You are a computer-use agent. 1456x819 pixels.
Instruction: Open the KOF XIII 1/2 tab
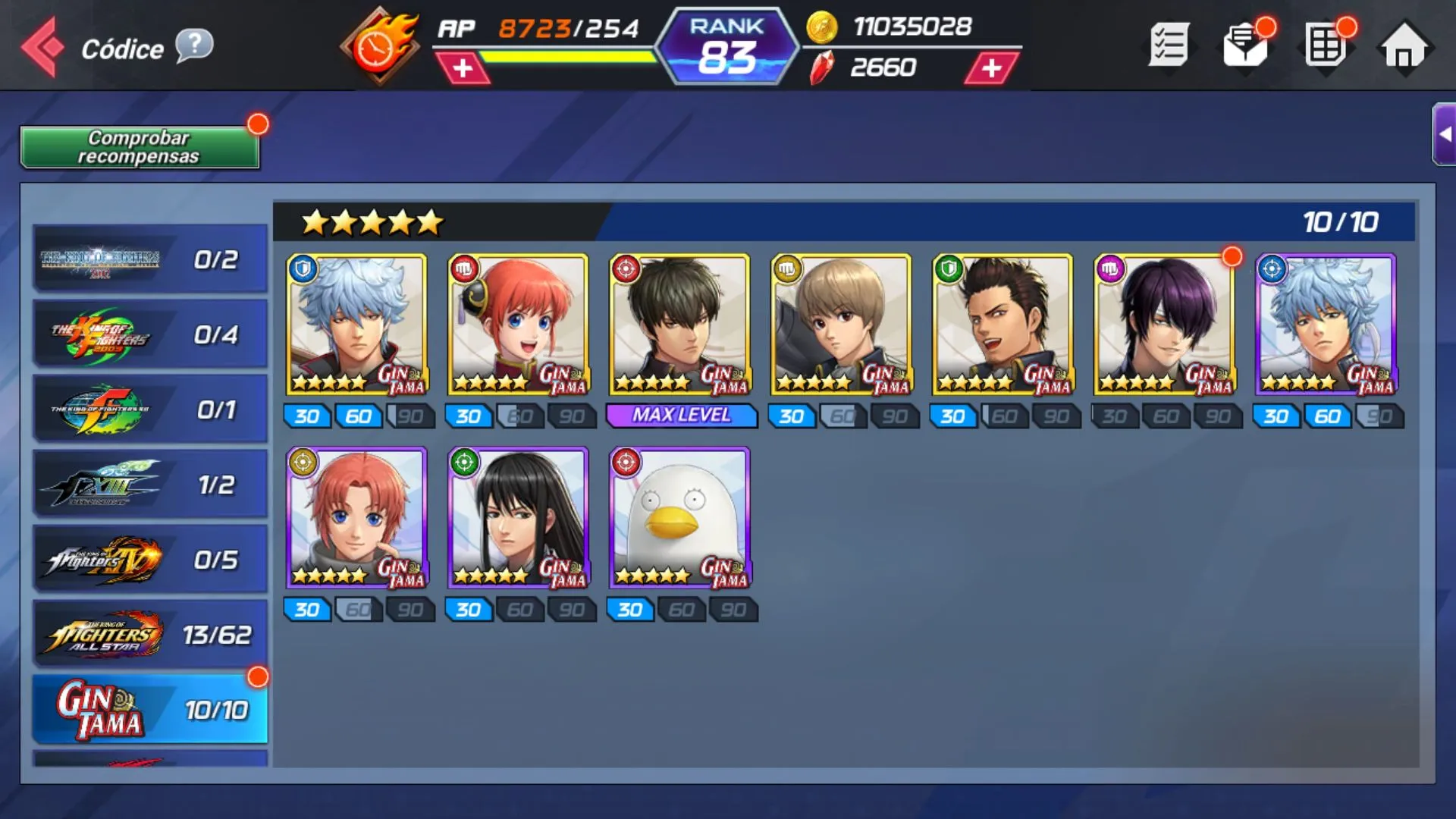(150, 485)
